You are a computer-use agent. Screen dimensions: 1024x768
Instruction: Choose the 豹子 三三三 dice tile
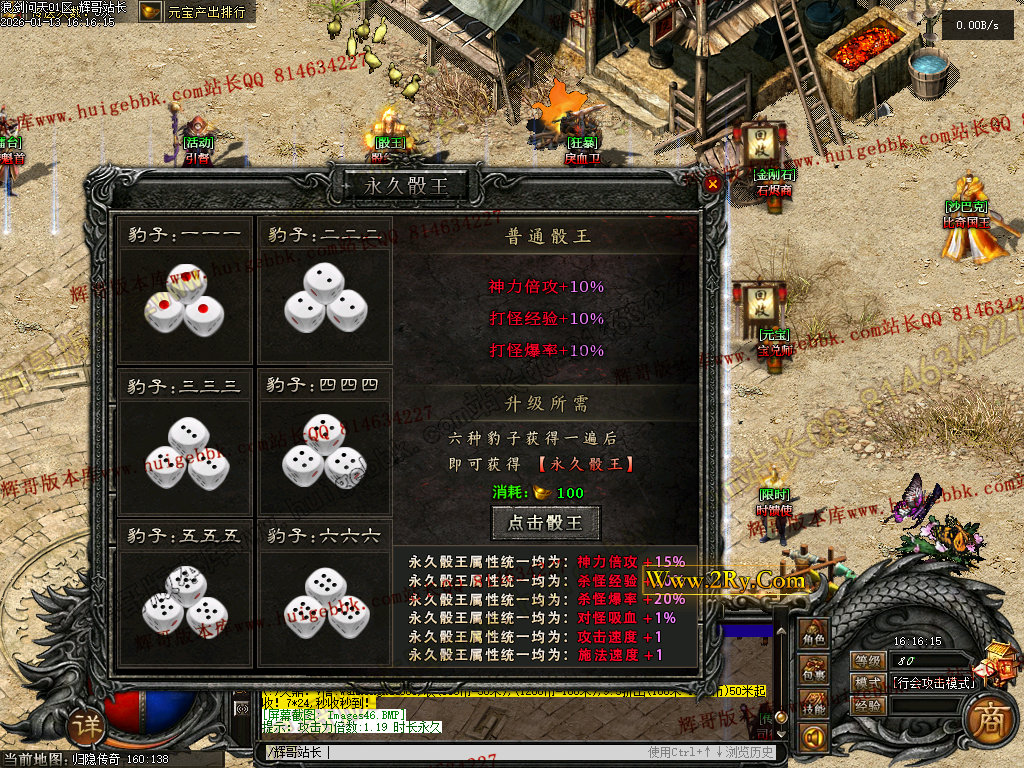[x=184, y=450]
